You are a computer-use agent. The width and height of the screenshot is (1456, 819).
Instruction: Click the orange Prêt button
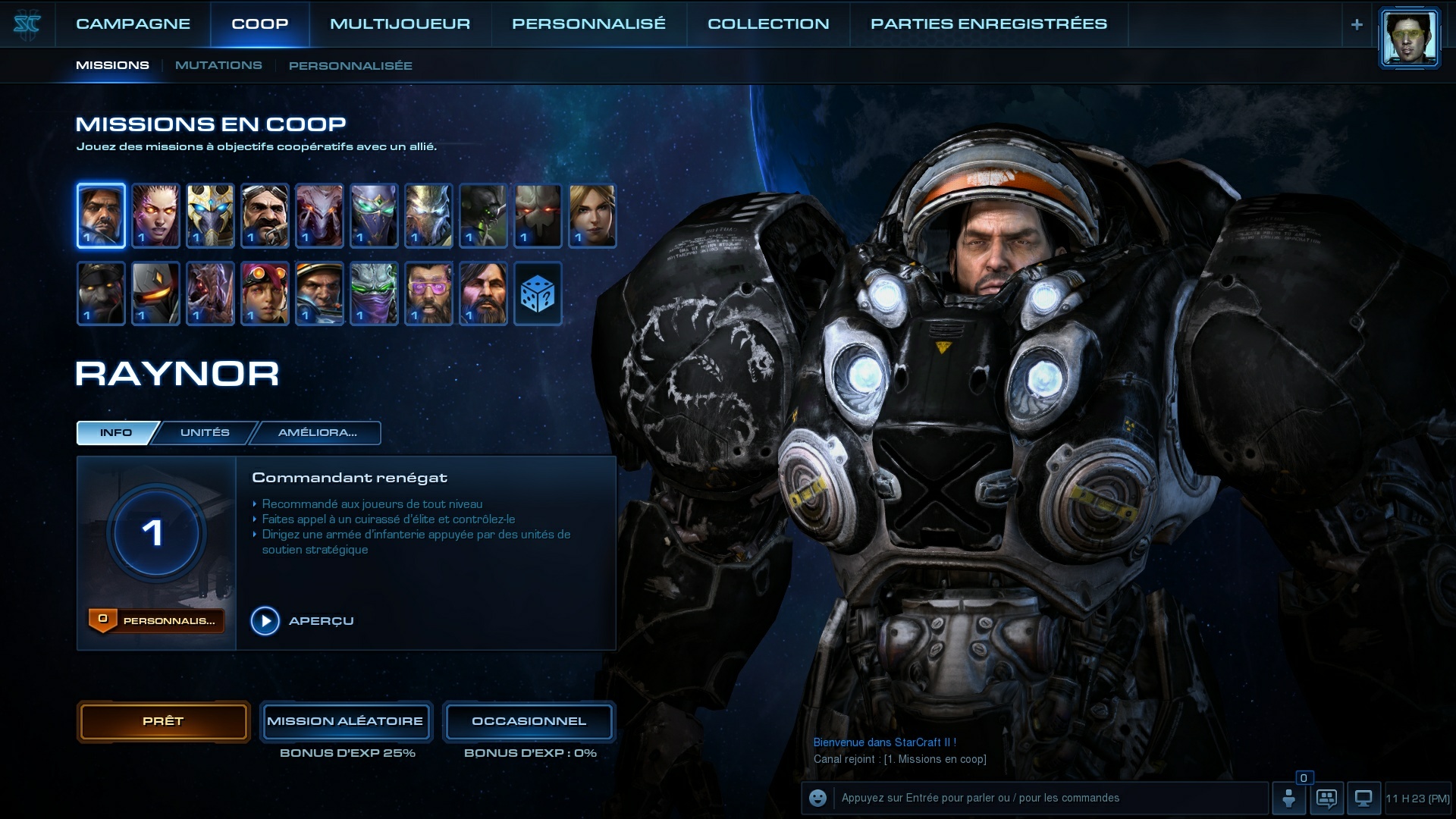click(163, 721)
